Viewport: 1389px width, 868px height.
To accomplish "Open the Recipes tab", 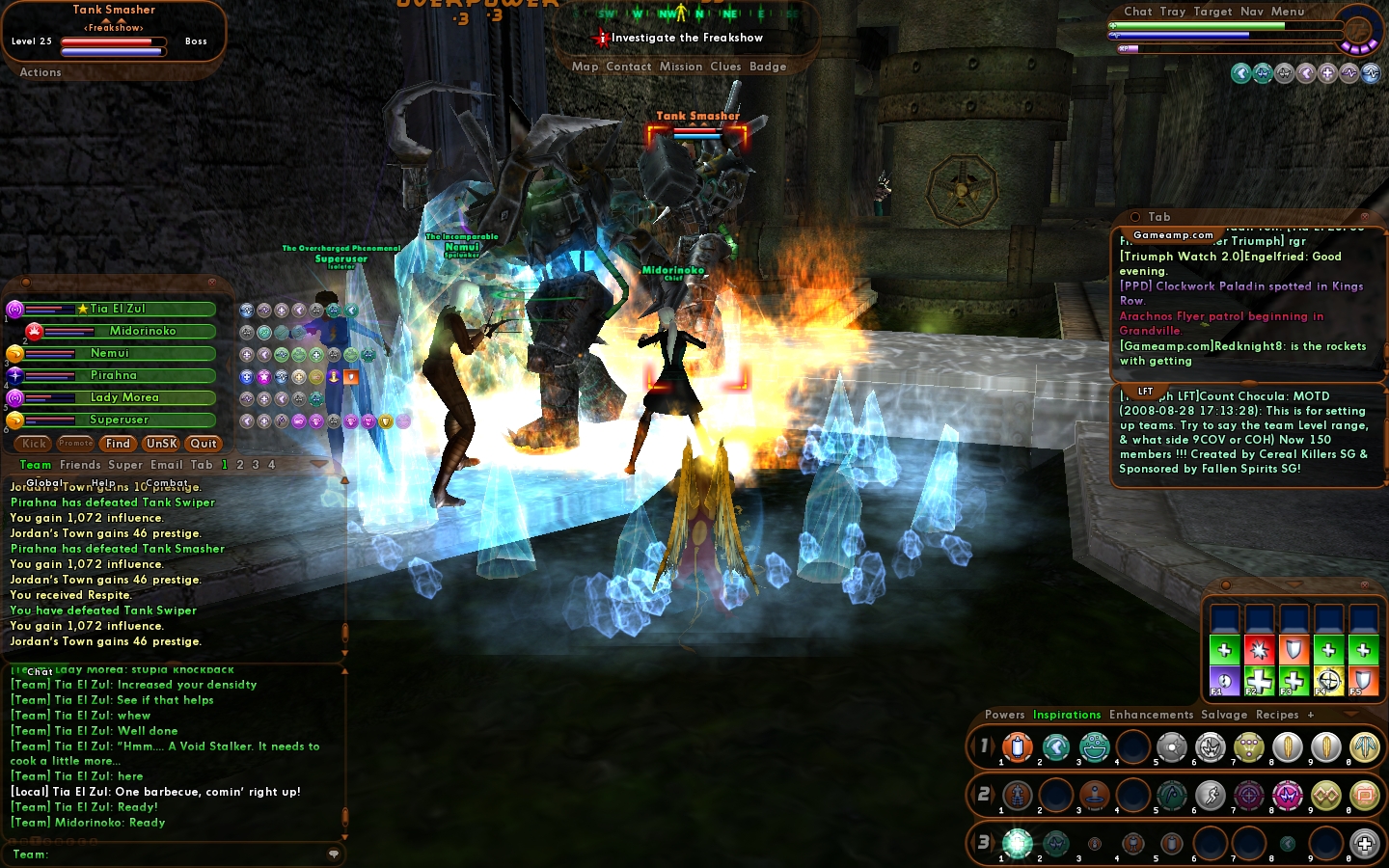I will (1277, 715).
